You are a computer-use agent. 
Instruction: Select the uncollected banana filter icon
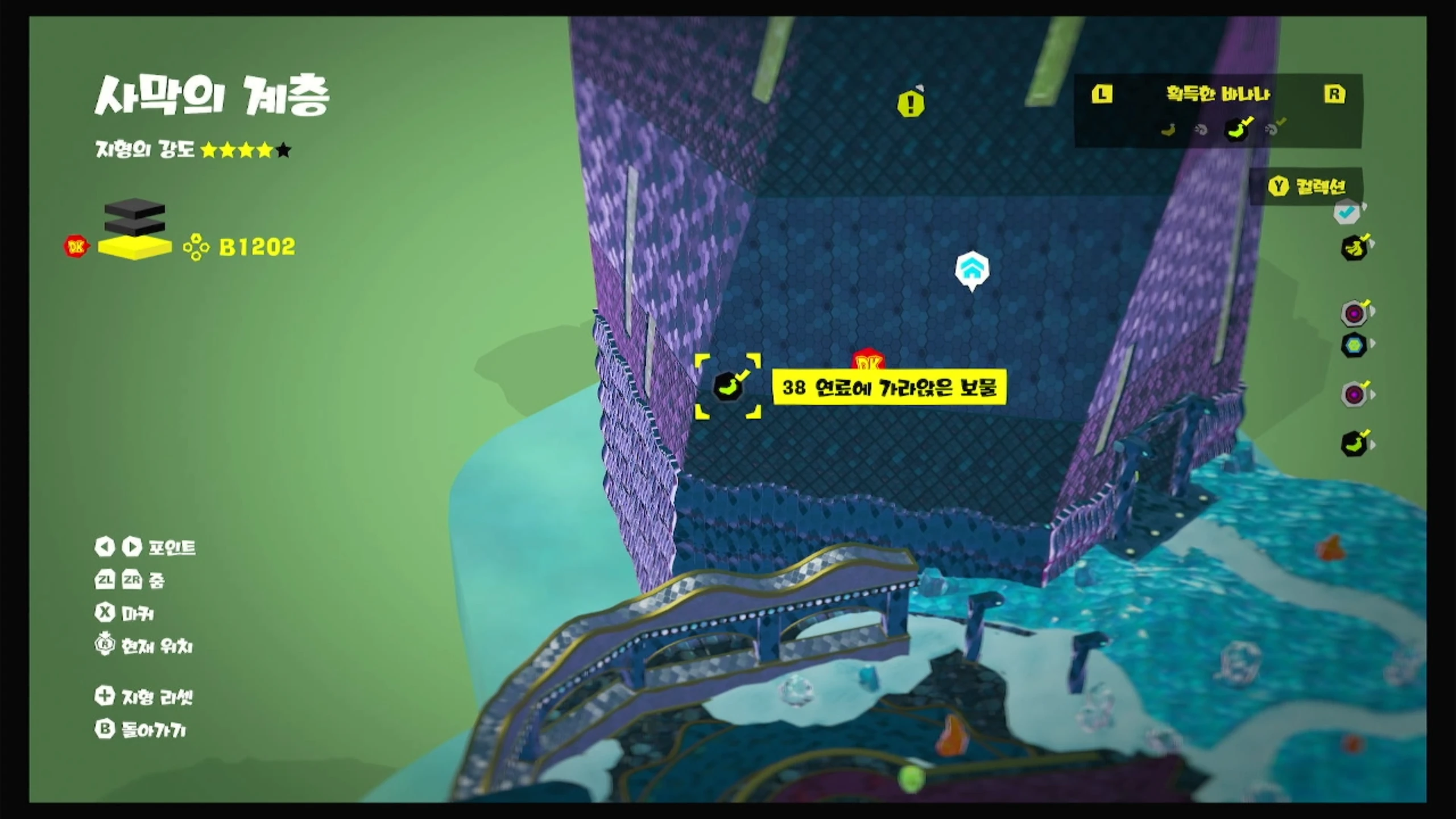point(1168,130)
